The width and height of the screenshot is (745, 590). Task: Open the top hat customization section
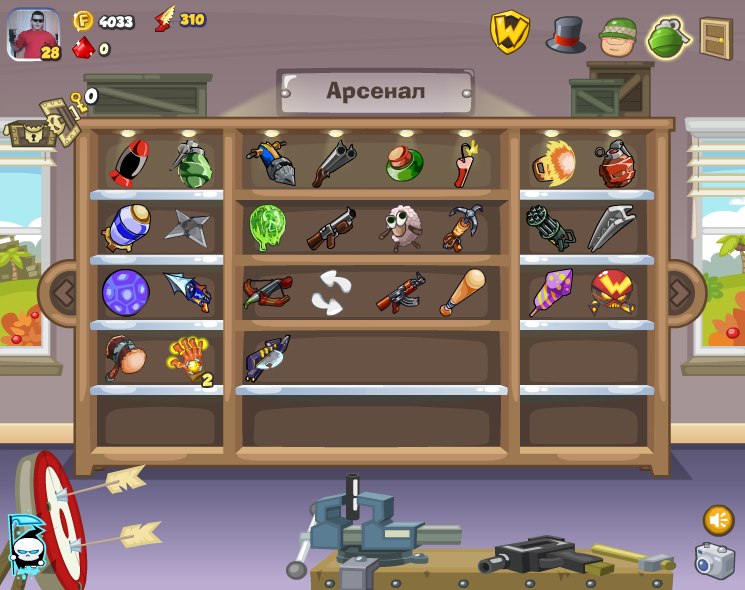(566, 35)
